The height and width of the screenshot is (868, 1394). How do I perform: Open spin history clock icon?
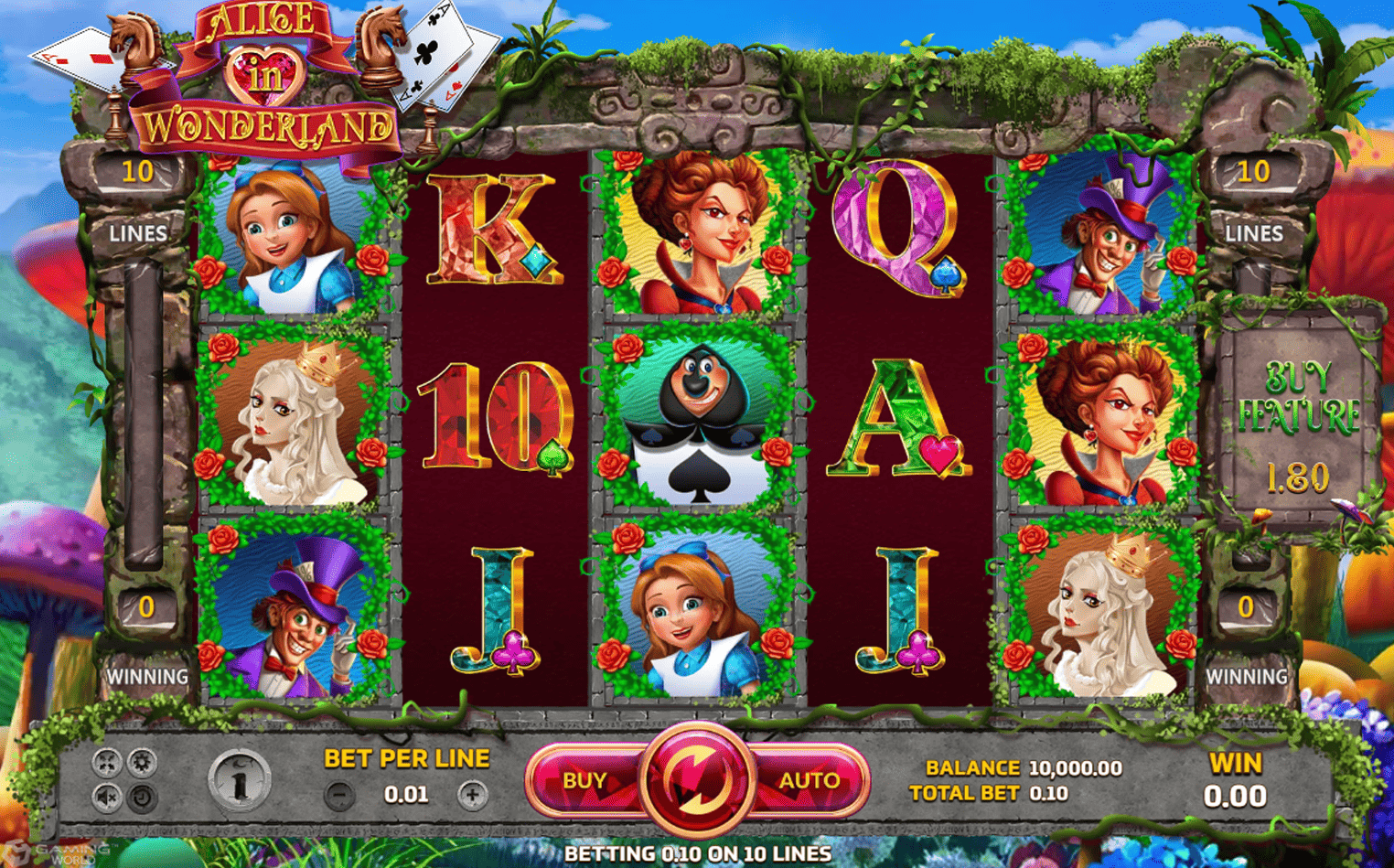pos(142,798)
